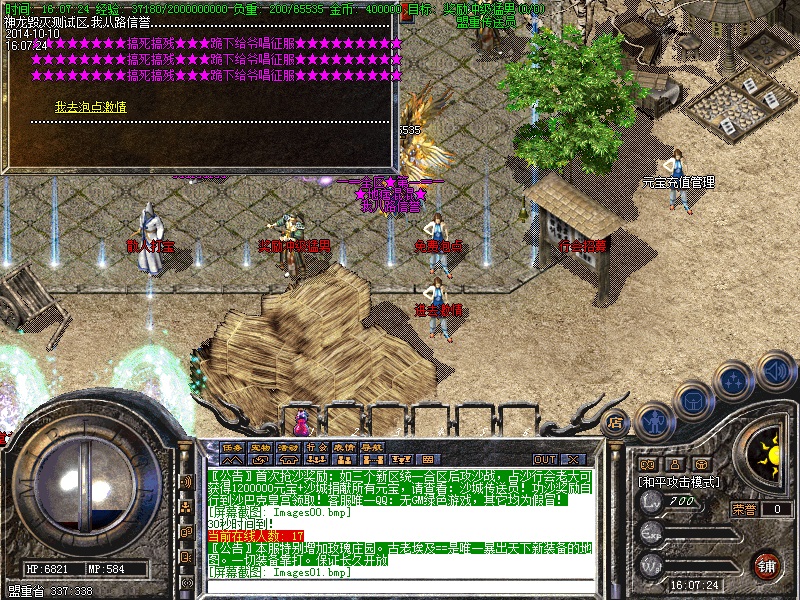Open the bag inventory round button
The height and width of the screenshot is (600, 800).
[x=694, y=400]
